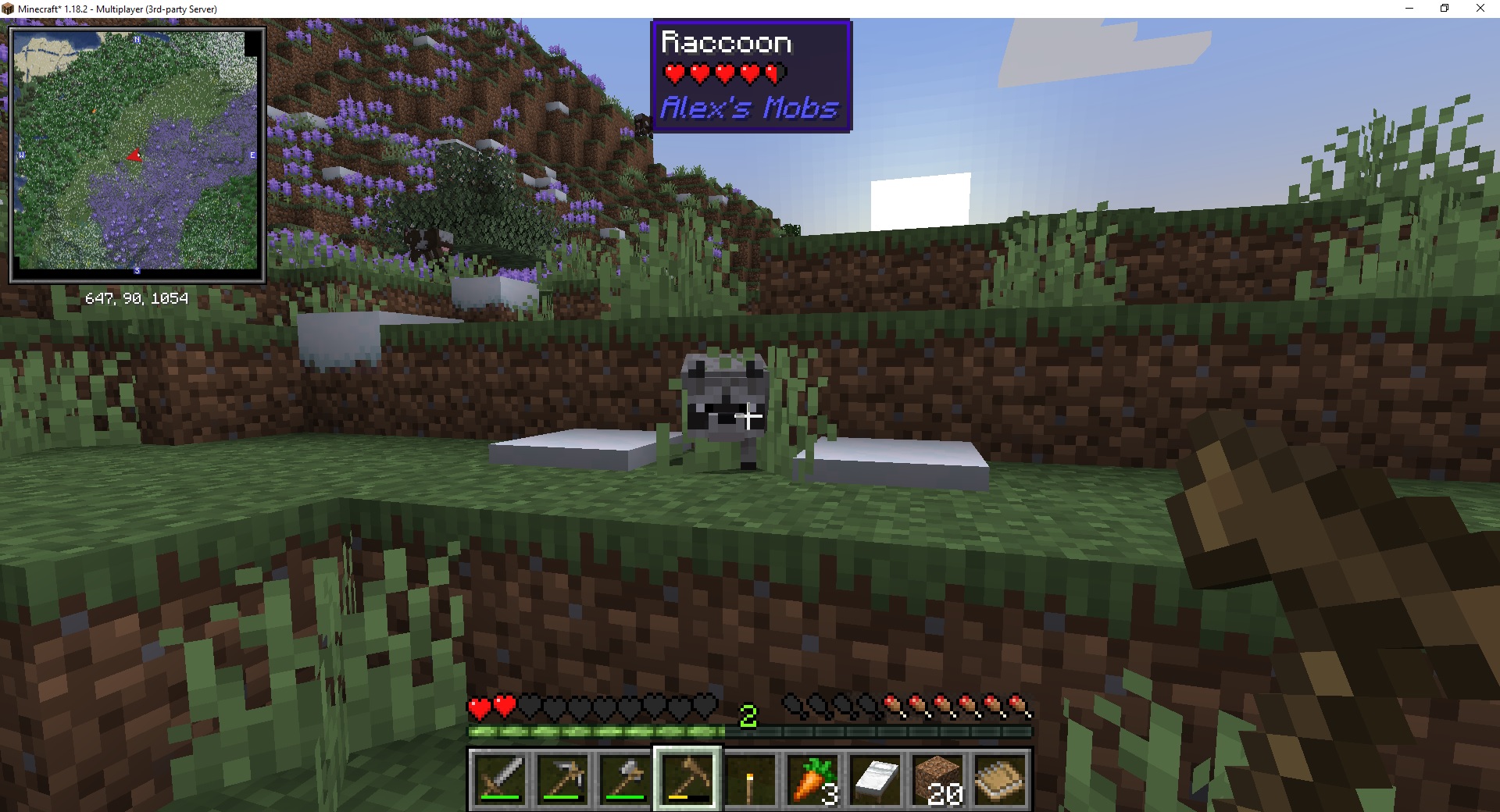Viewport: 1500px width, 812px height.
Task: Click the highlighted golden hoe slot
Action: 686,778
